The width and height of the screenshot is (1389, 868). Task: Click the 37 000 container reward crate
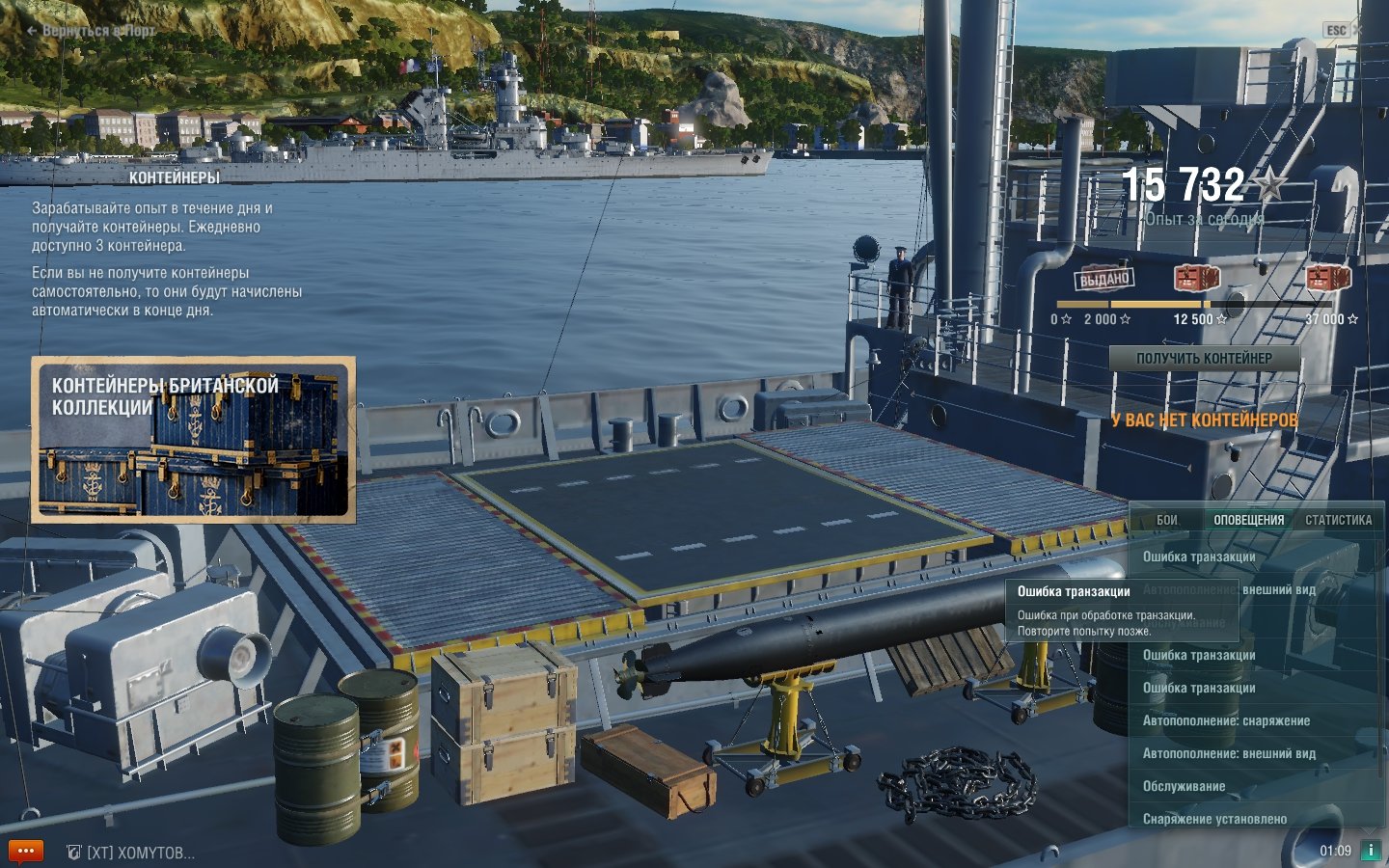click(x=1328, y=279)
